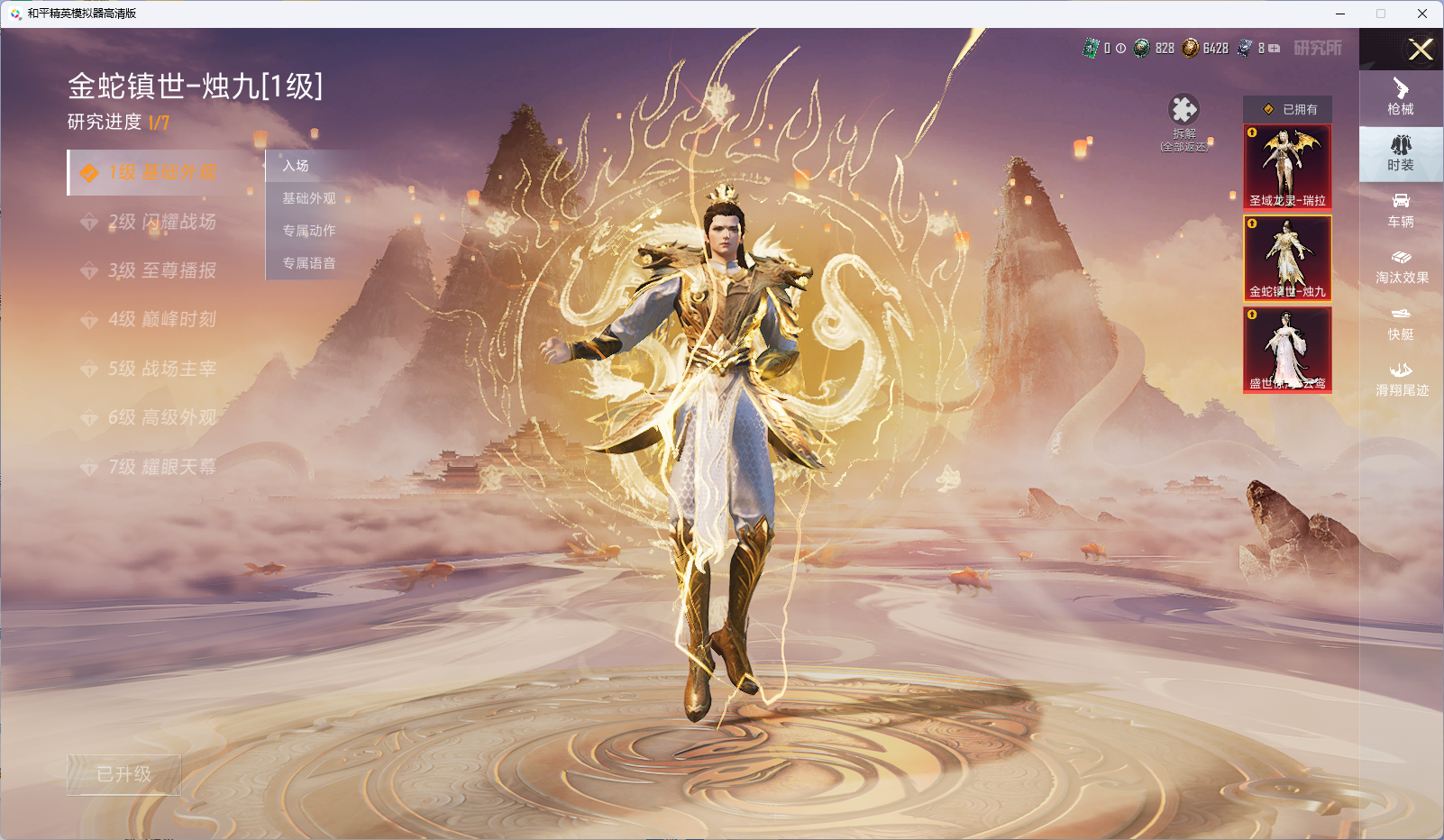This screenshot has height=840, width=1444.
Task: Choose the 基础外观 preview option
Action: point(308,198)
